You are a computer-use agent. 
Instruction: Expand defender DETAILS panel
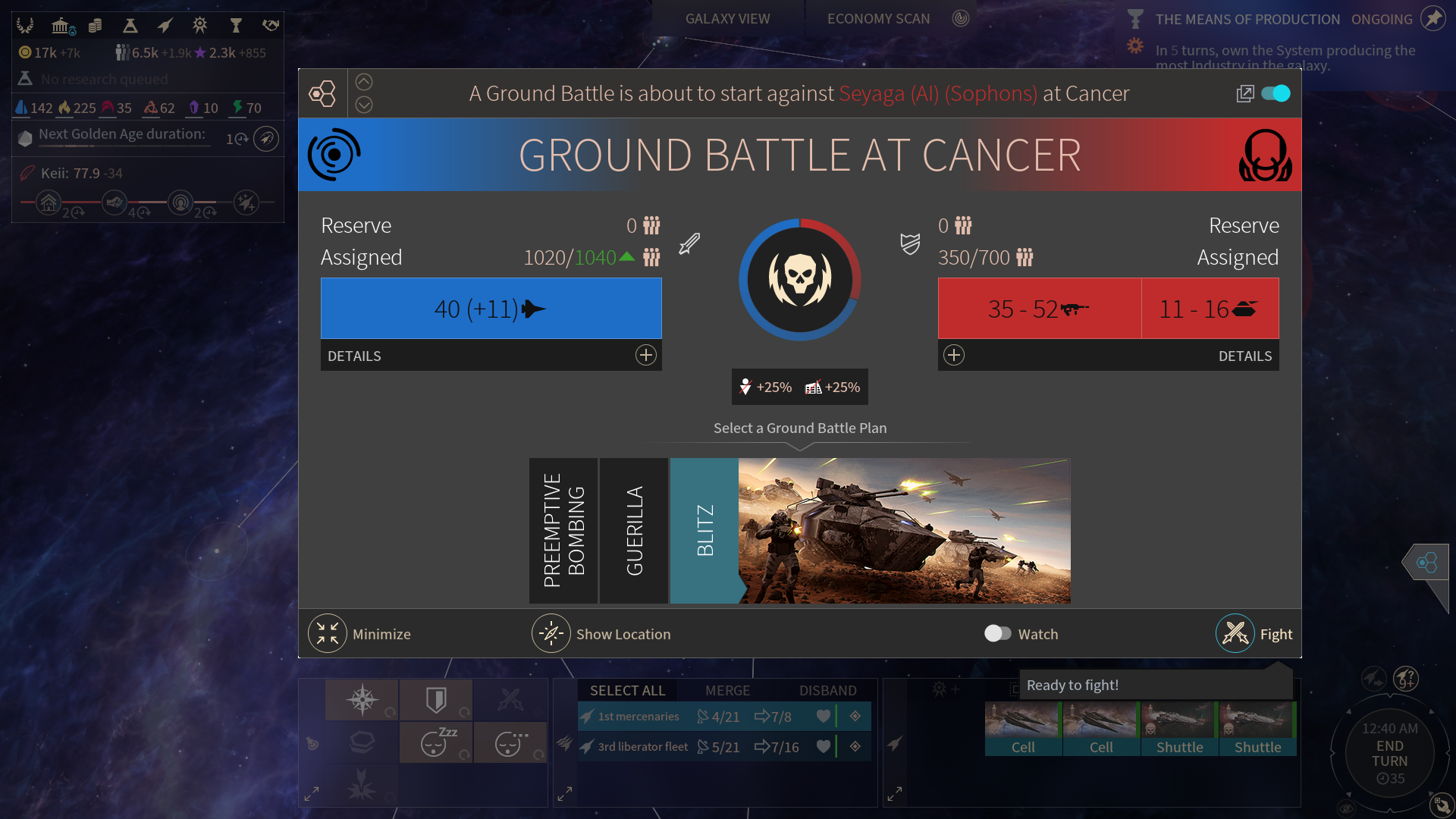(x=954, y=356)
